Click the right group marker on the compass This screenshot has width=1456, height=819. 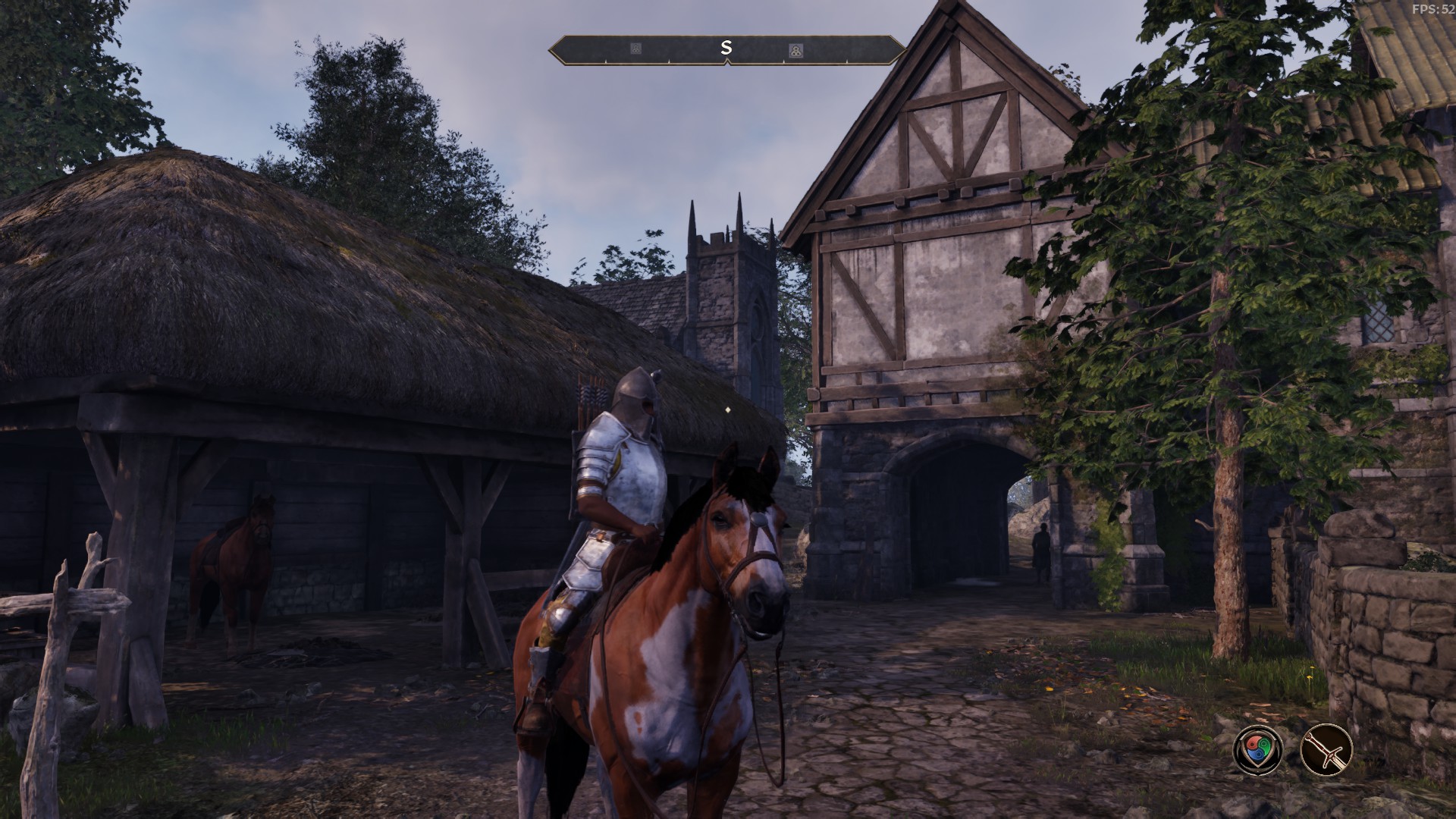796,49
